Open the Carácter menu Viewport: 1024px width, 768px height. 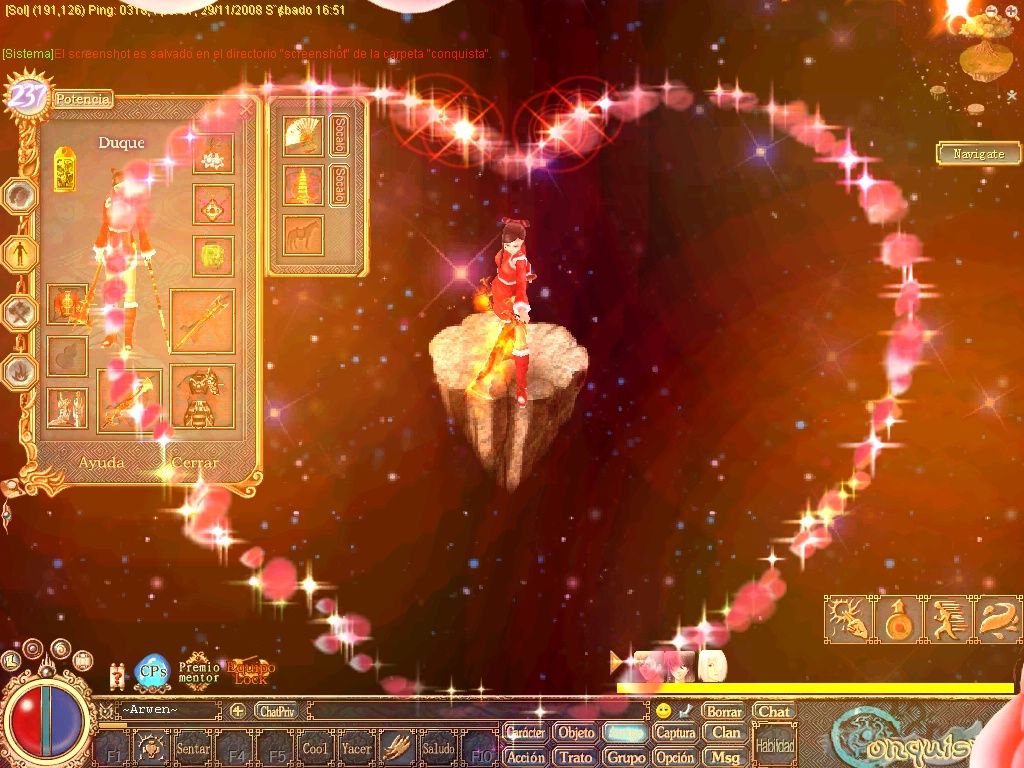(x=525, y=733)
